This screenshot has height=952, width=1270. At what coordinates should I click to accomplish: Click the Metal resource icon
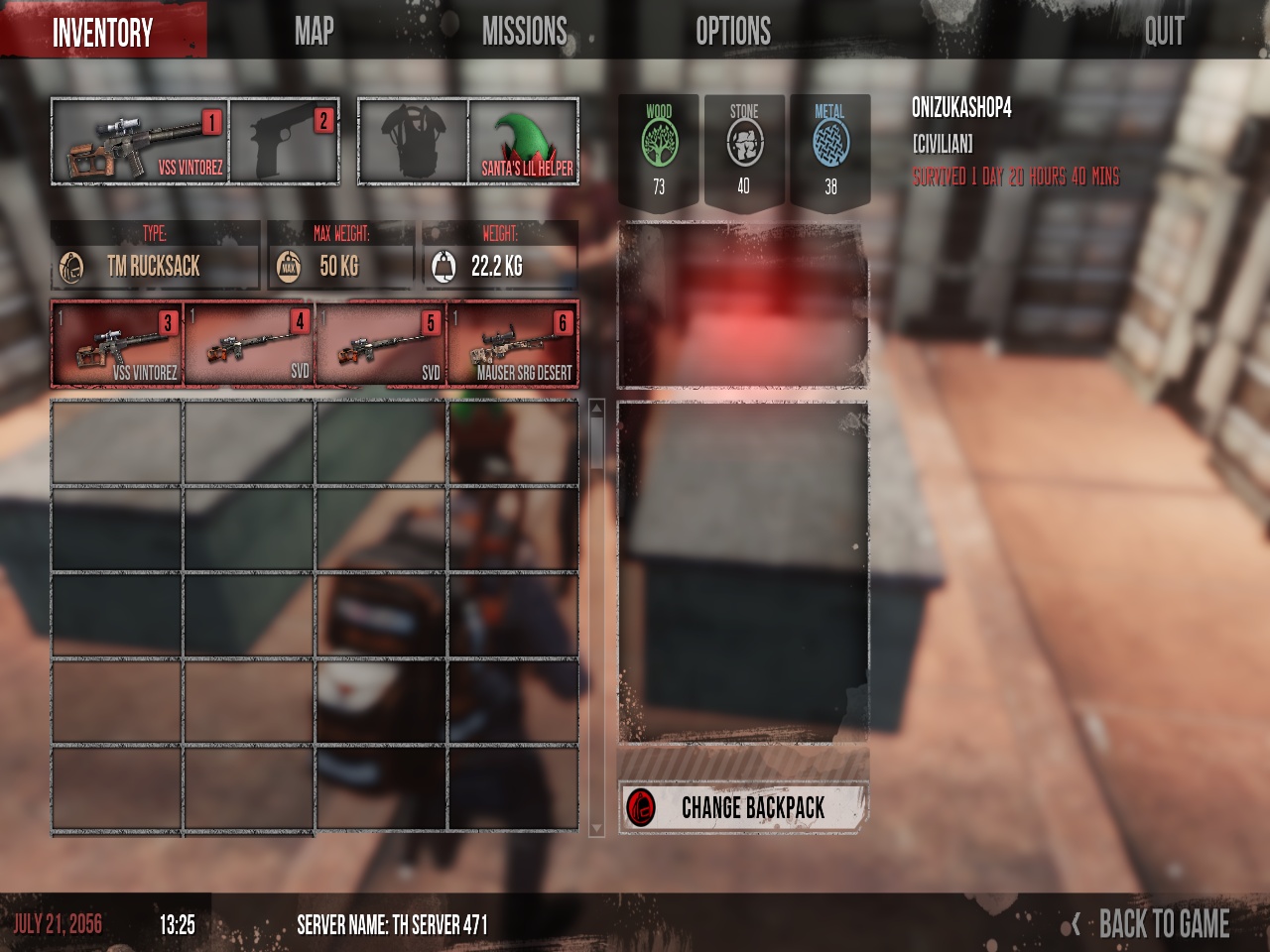click(x=830, y=145)
